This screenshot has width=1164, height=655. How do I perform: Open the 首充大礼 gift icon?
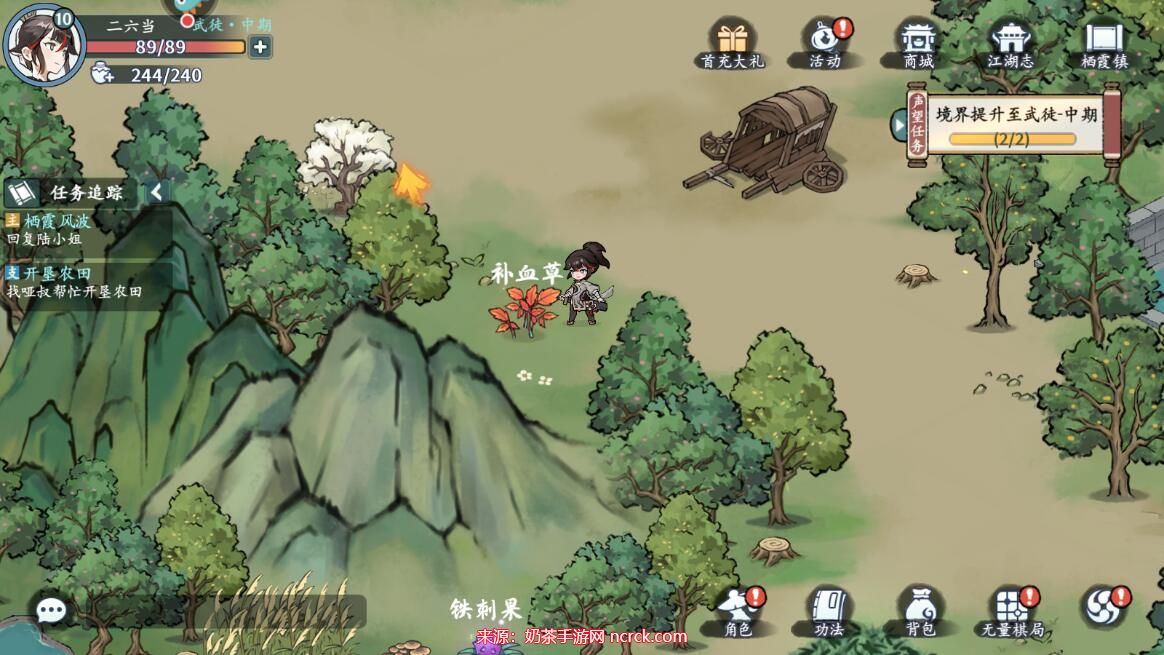pyautogui.click(x=732, y=45)
